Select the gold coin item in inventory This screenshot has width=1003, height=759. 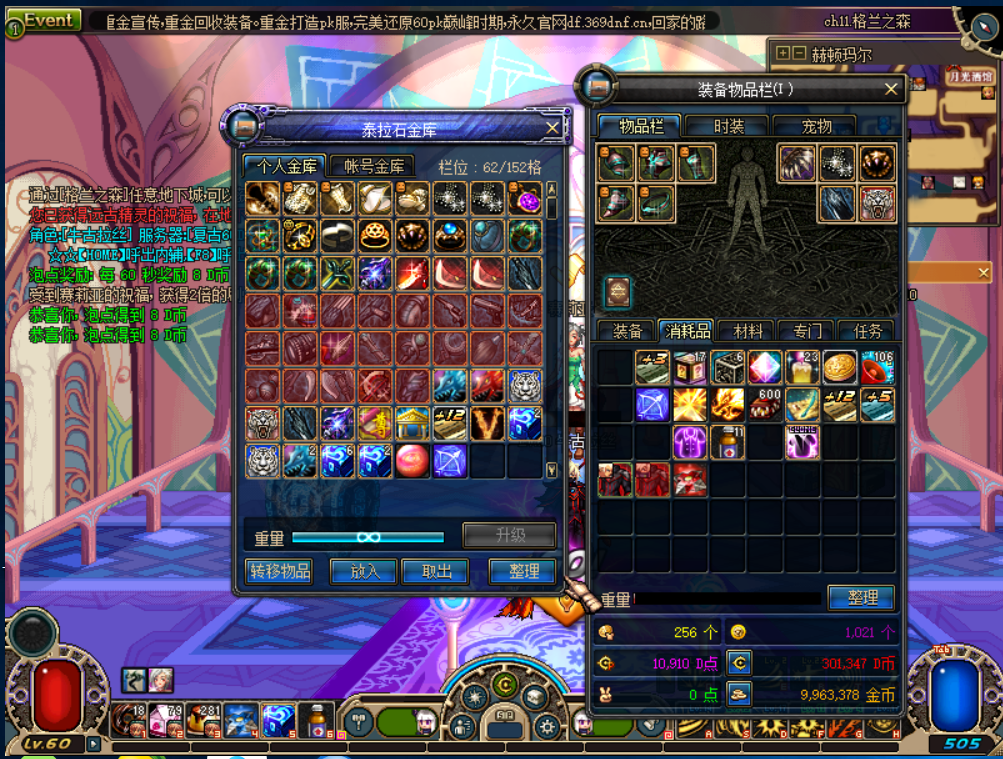click(839, 367)
